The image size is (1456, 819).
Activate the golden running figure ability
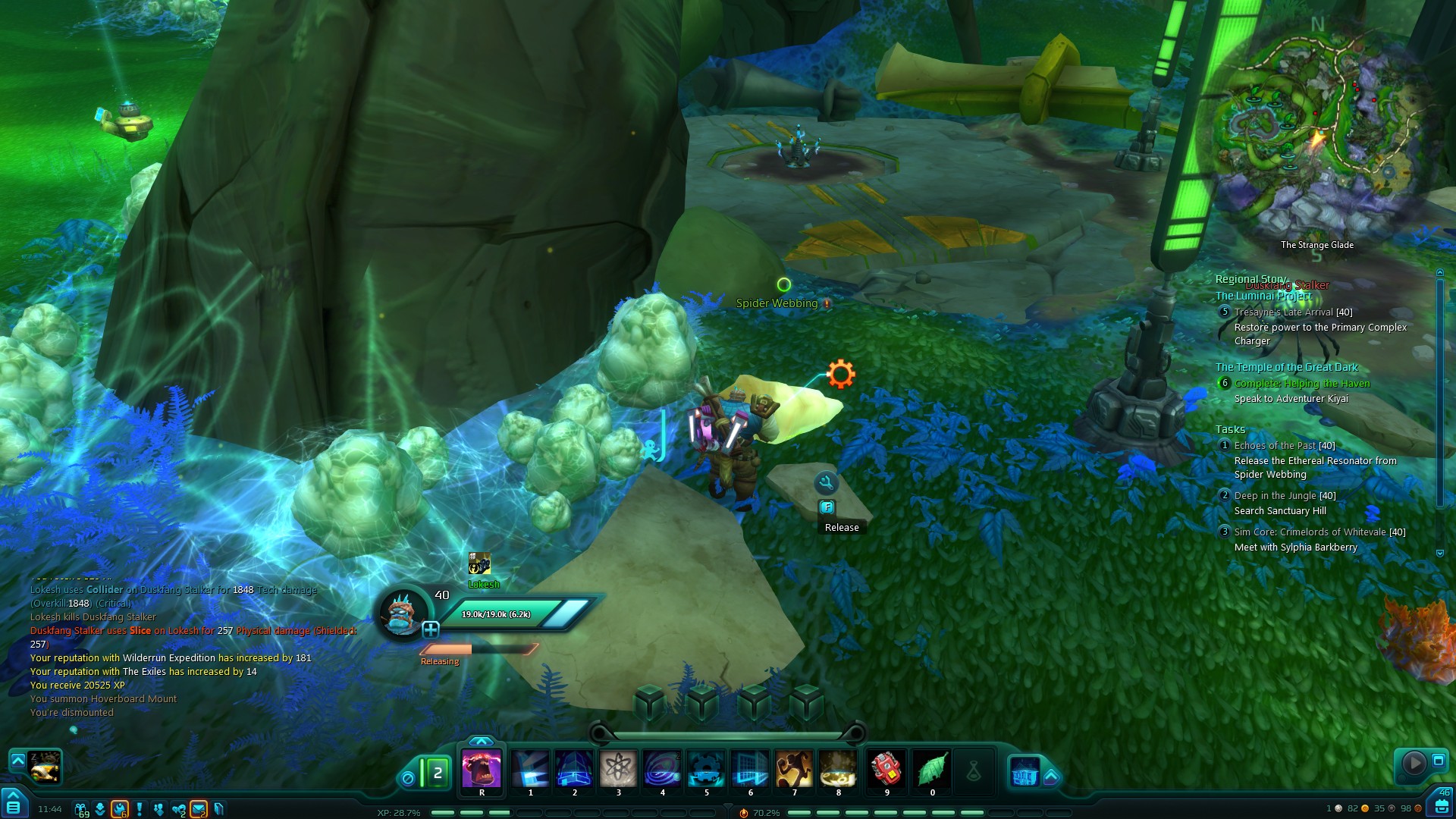pos(794,769)
